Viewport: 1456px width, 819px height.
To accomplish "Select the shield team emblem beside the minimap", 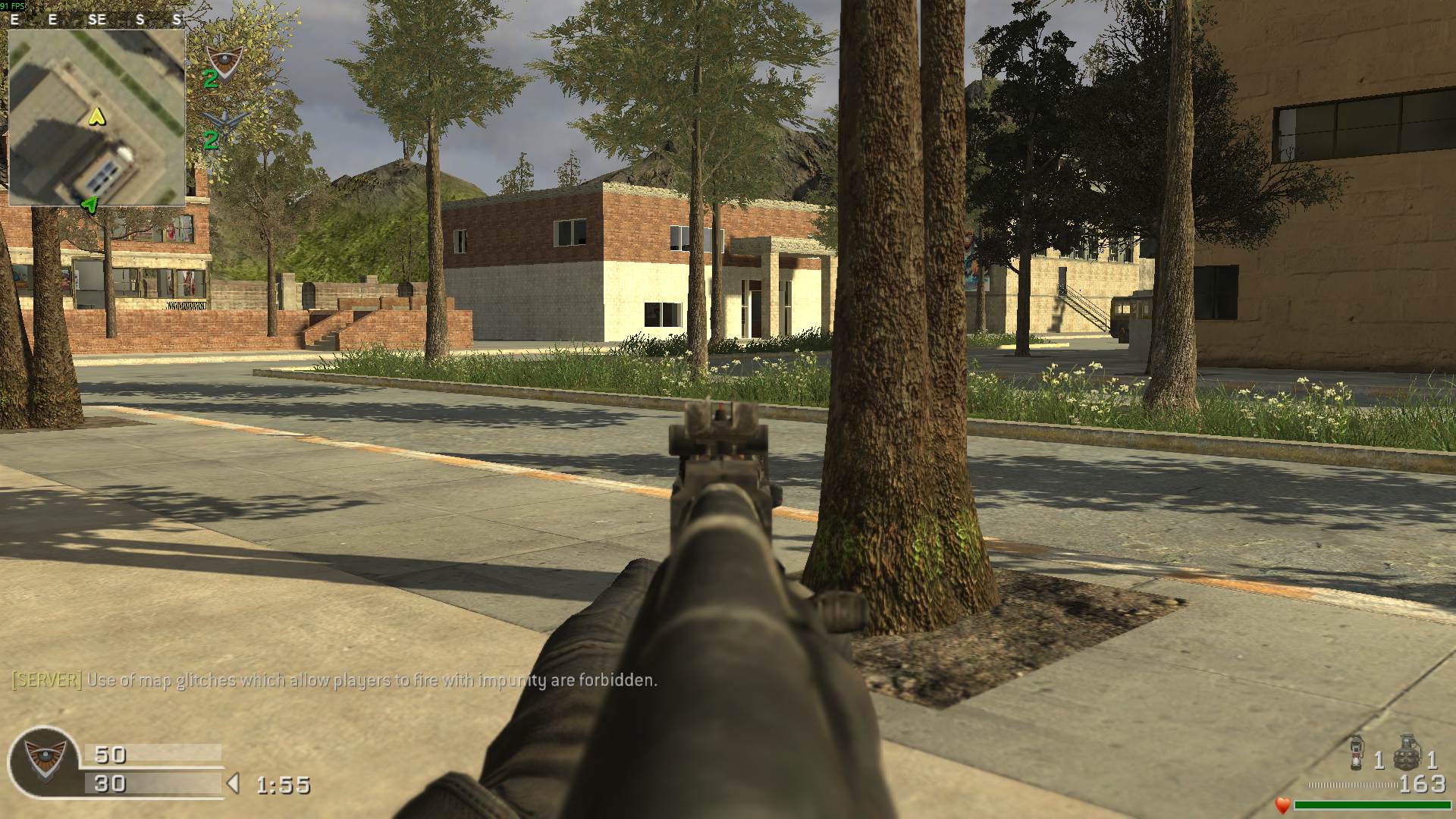I will [x=224, y=59].
